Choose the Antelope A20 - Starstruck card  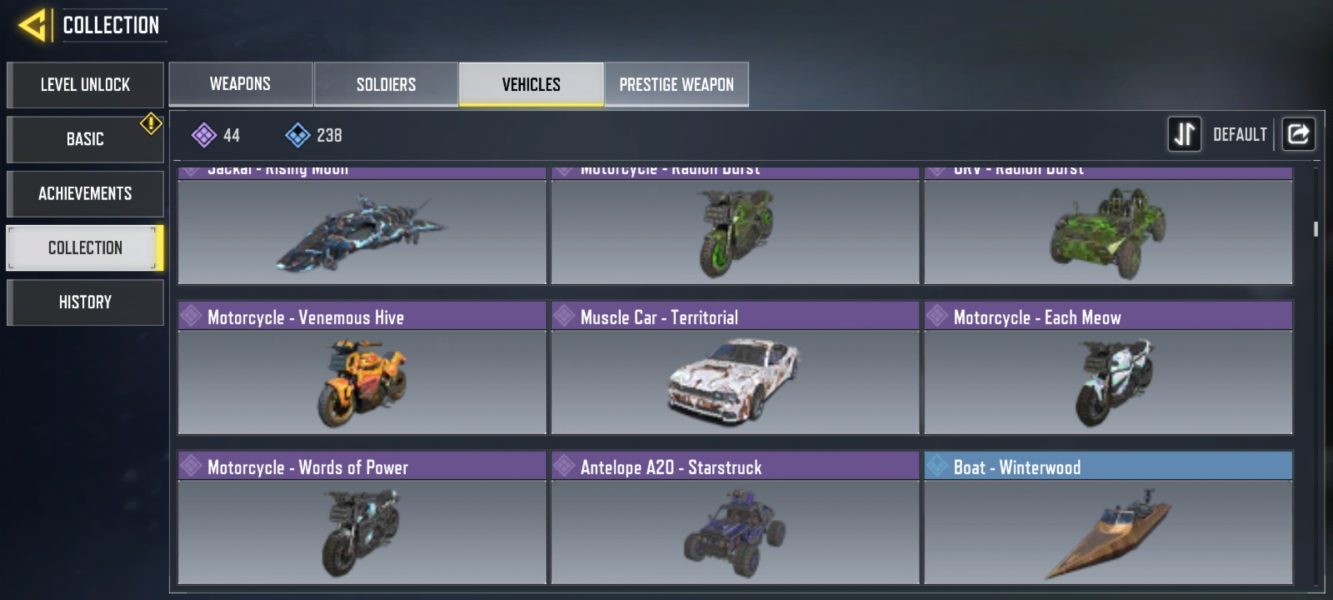[x=735, y=518]
